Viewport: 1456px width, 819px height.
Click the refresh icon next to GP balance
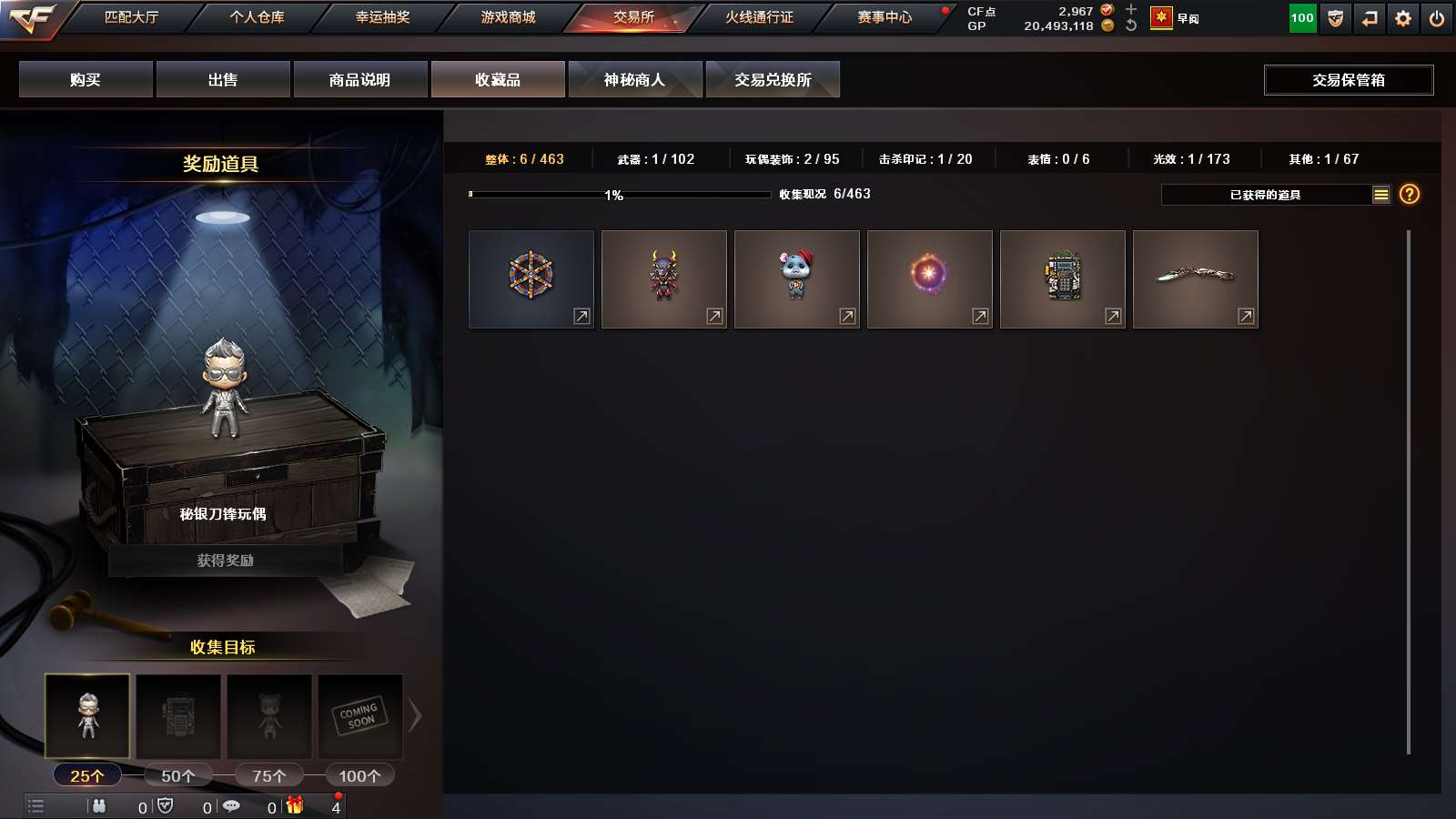1128,26
